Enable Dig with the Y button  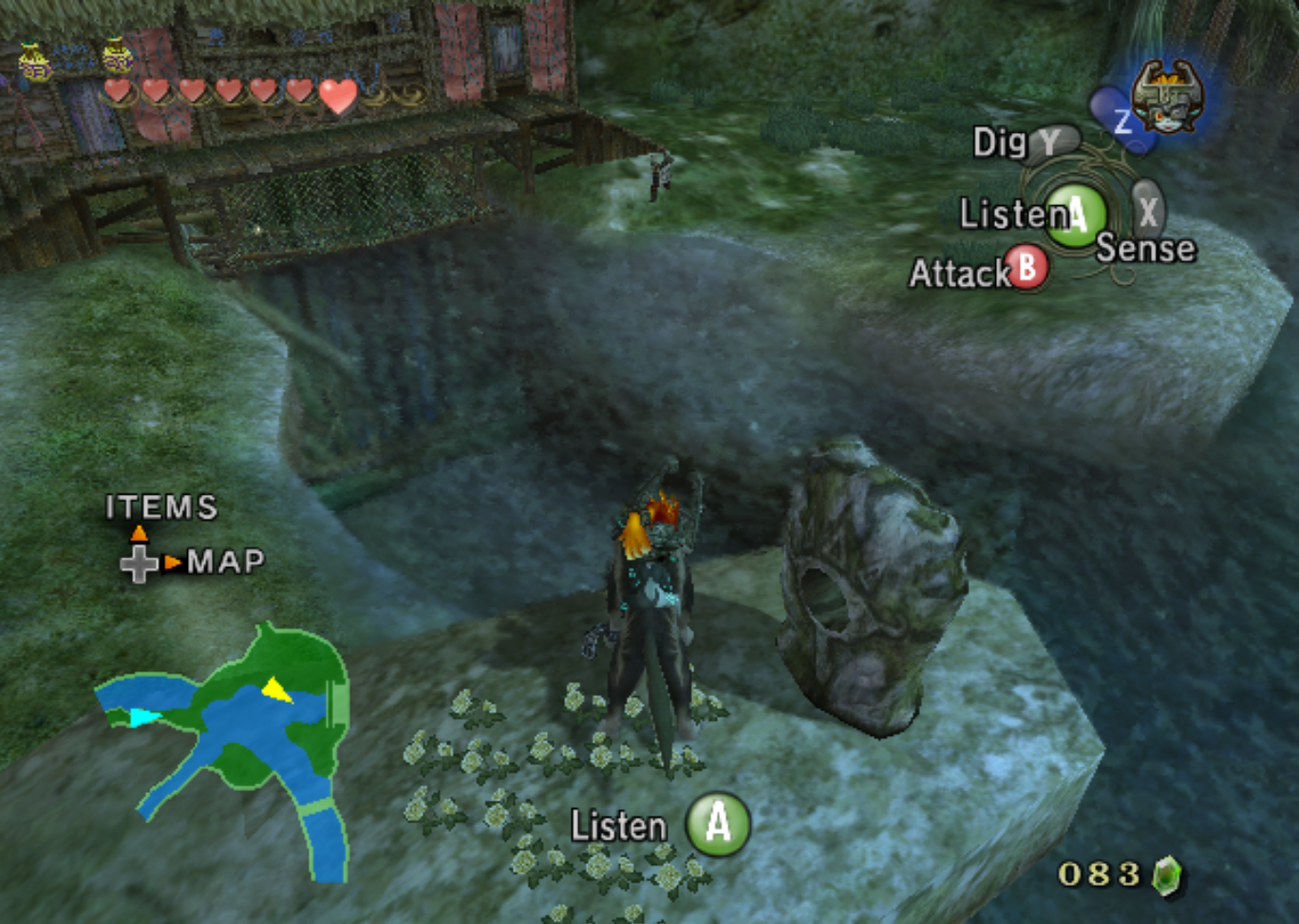[1050, 142]
